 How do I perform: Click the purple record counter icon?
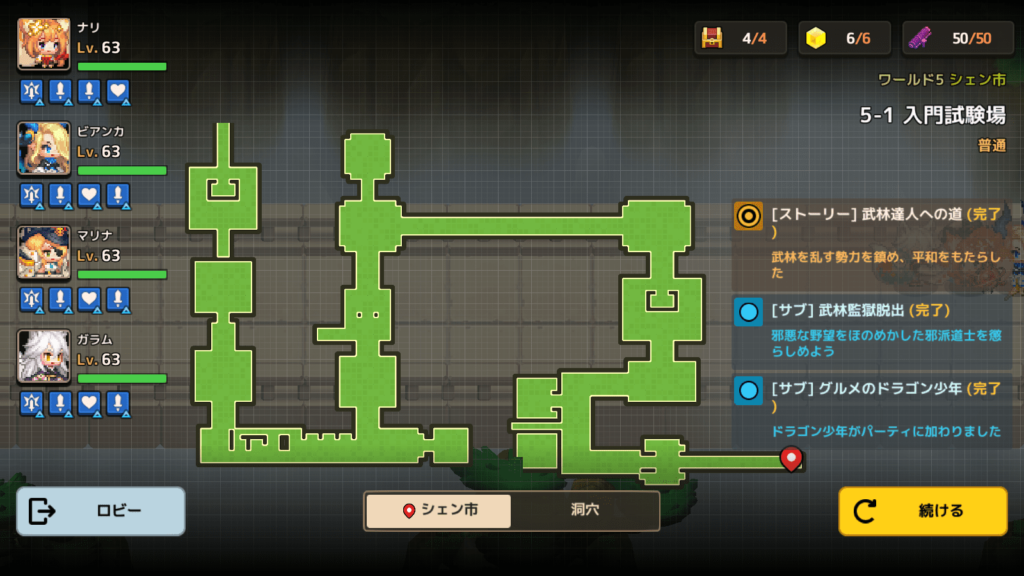921,38
